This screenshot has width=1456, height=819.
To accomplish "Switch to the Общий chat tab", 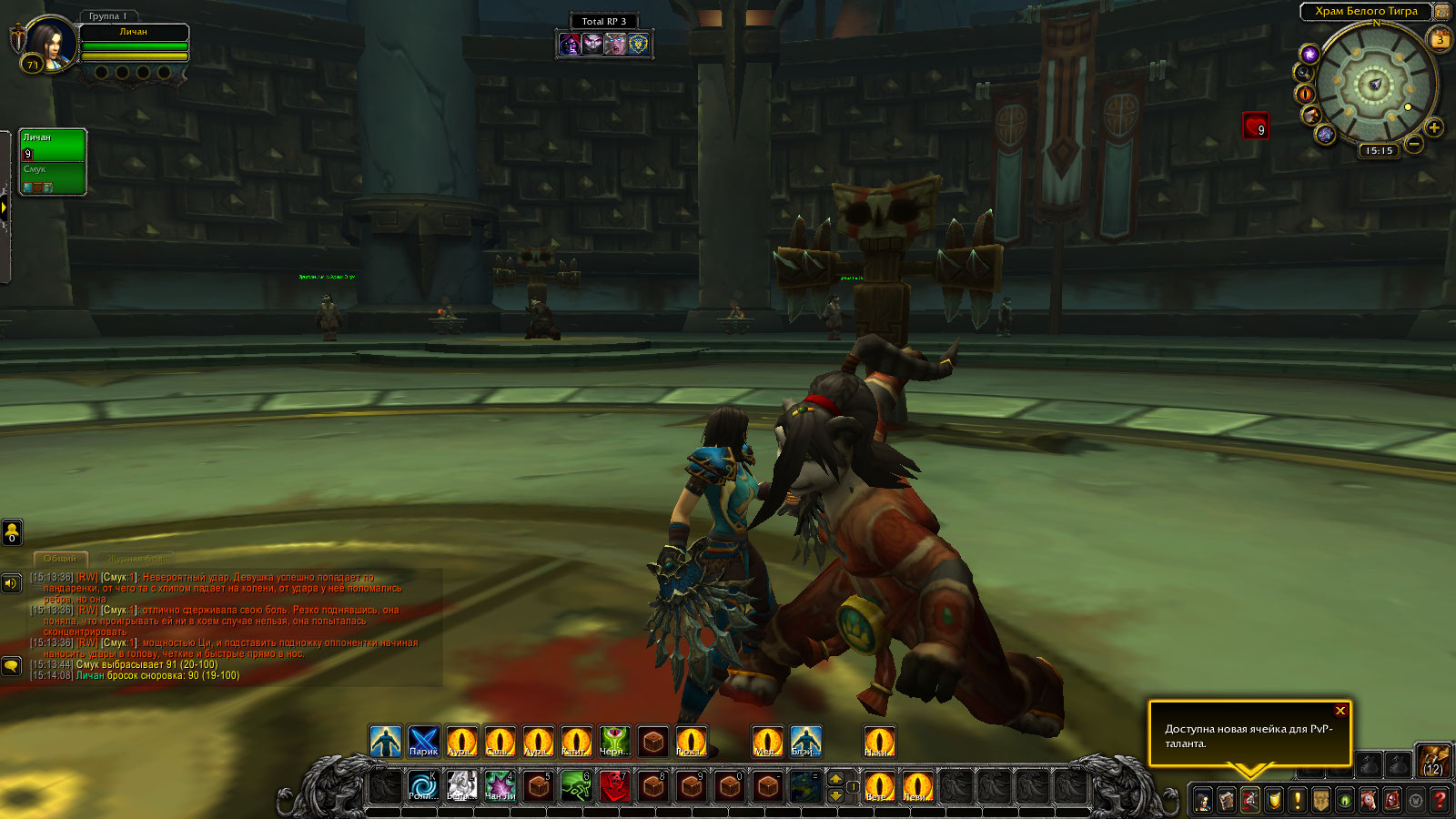I will click(60, 558).
